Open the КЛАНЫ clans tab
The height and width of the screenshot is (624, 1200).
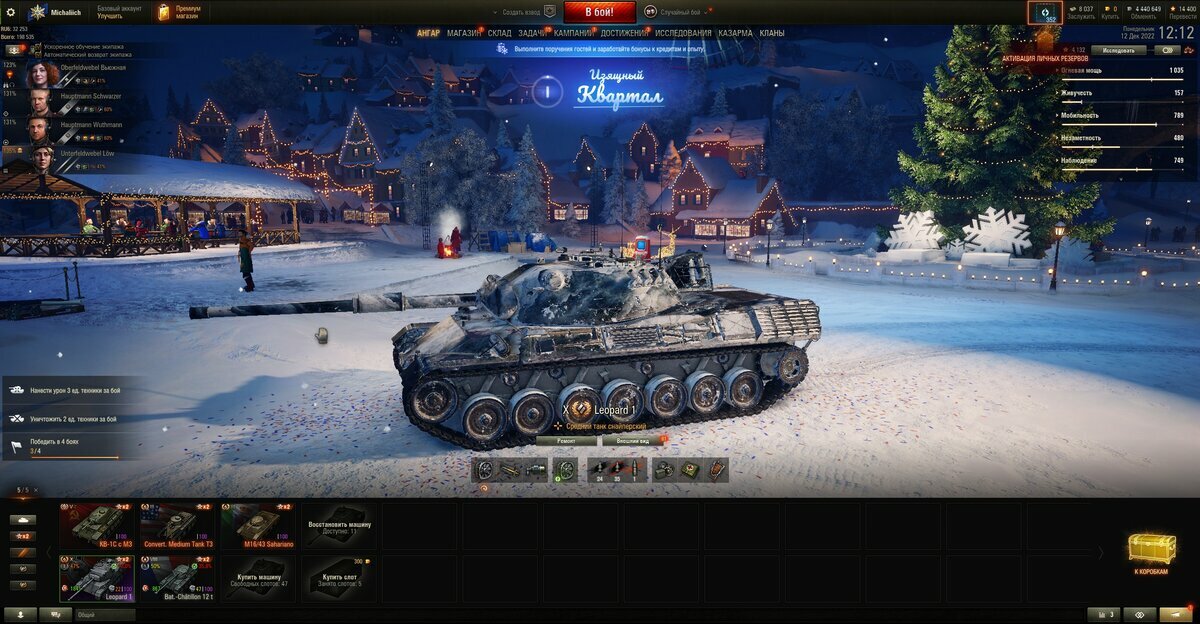(772, 33)
